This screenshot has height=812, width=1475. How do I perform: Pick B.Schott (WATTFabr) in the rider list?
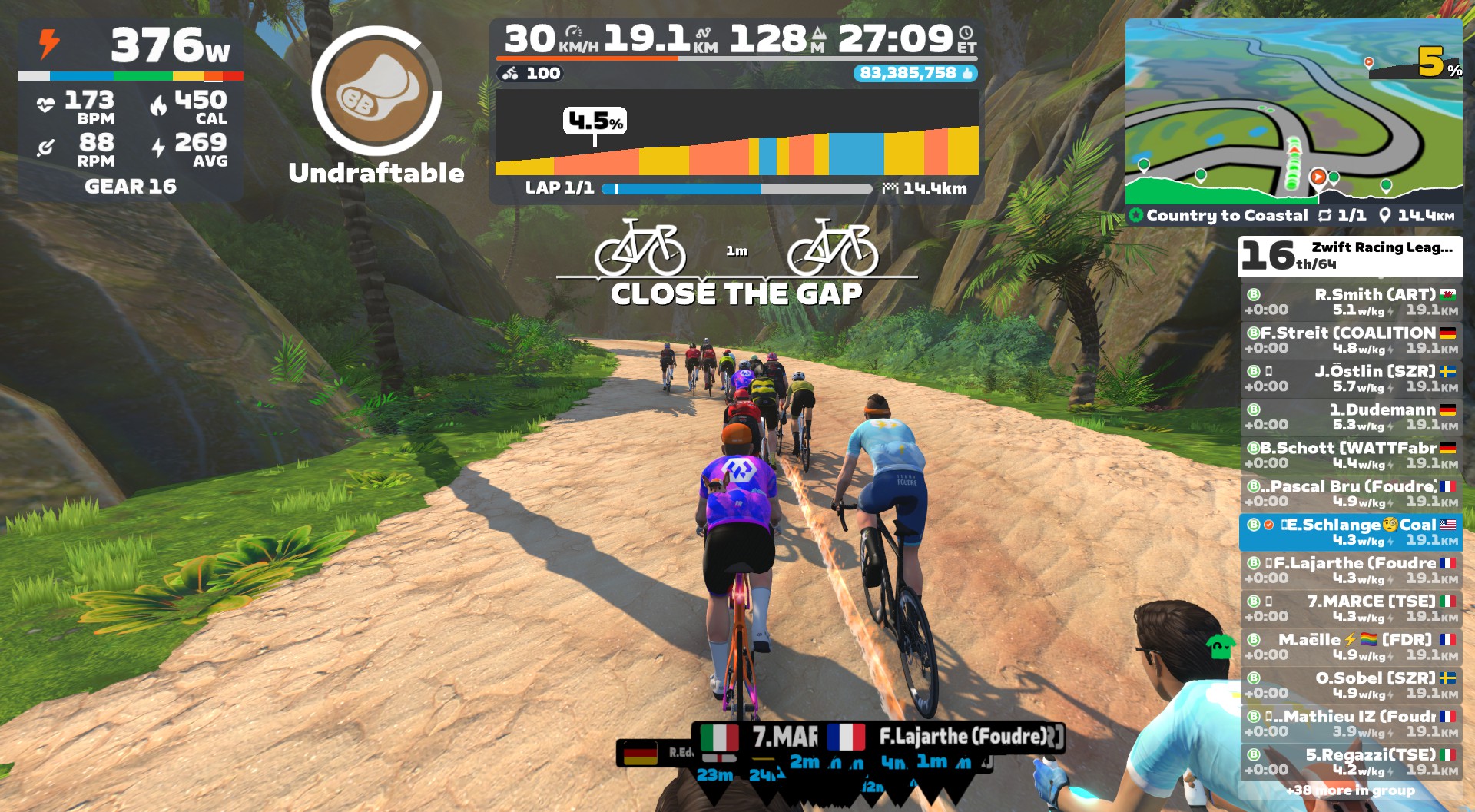(x=1351, y=456)
